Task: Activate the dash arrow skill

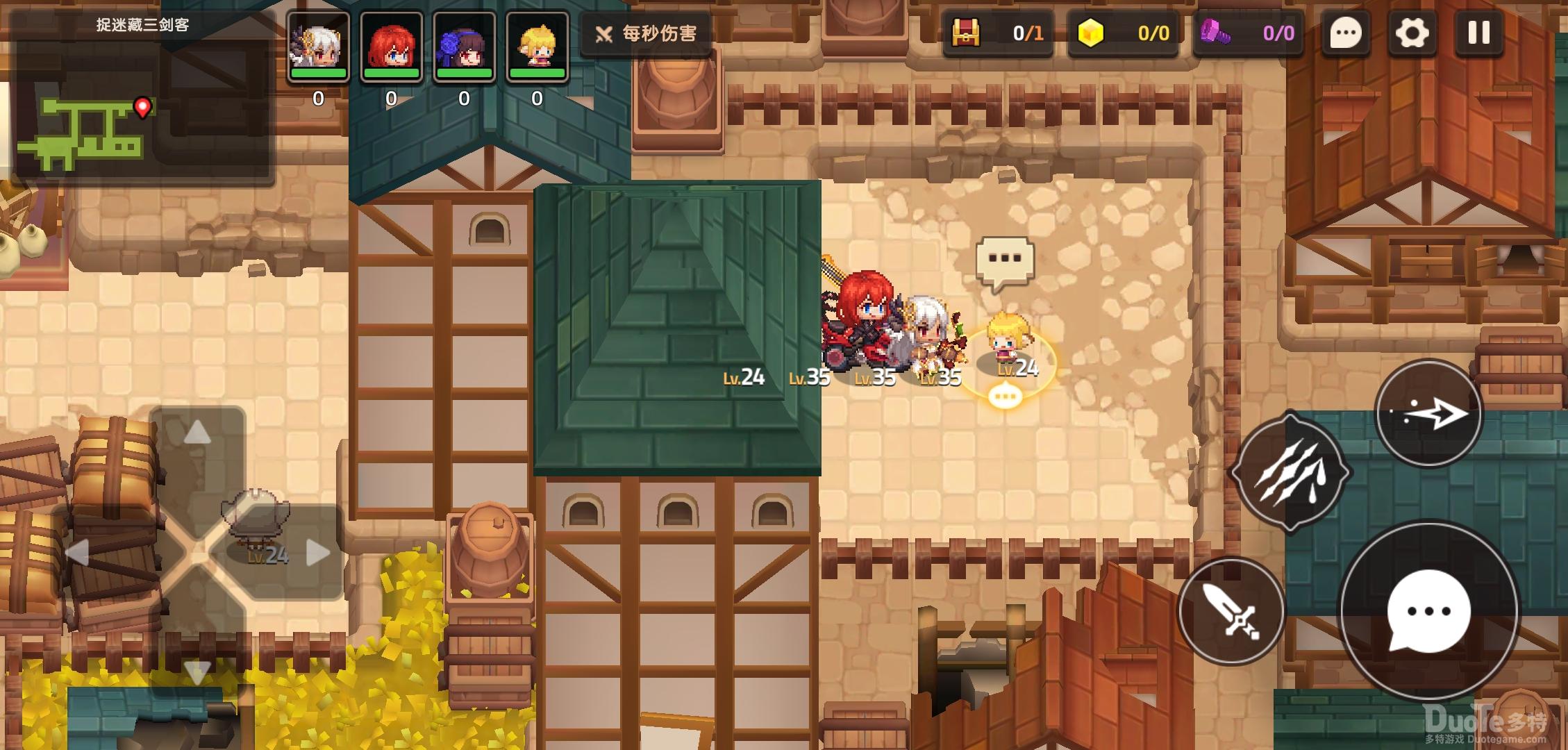Action: 1428,415
